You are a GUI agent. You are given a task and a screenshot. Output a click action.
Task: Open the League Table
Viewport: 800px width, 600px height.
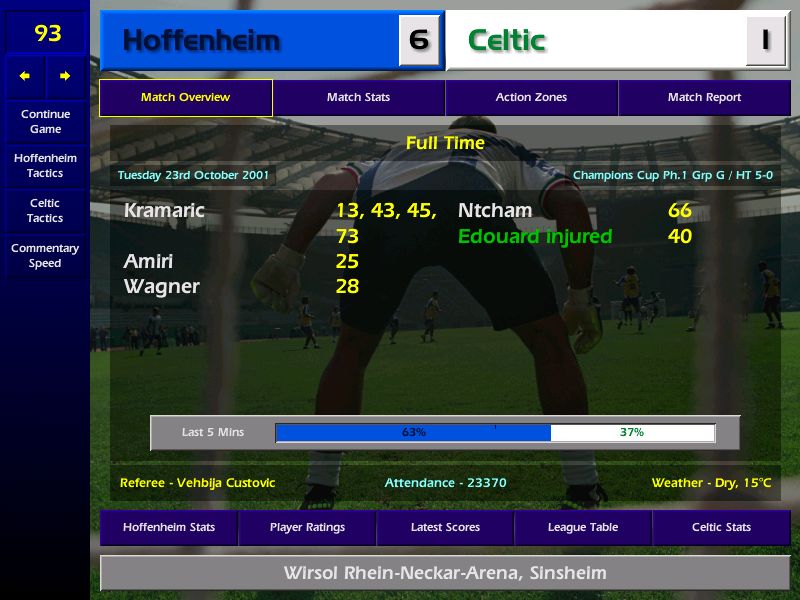coord(583,528)
